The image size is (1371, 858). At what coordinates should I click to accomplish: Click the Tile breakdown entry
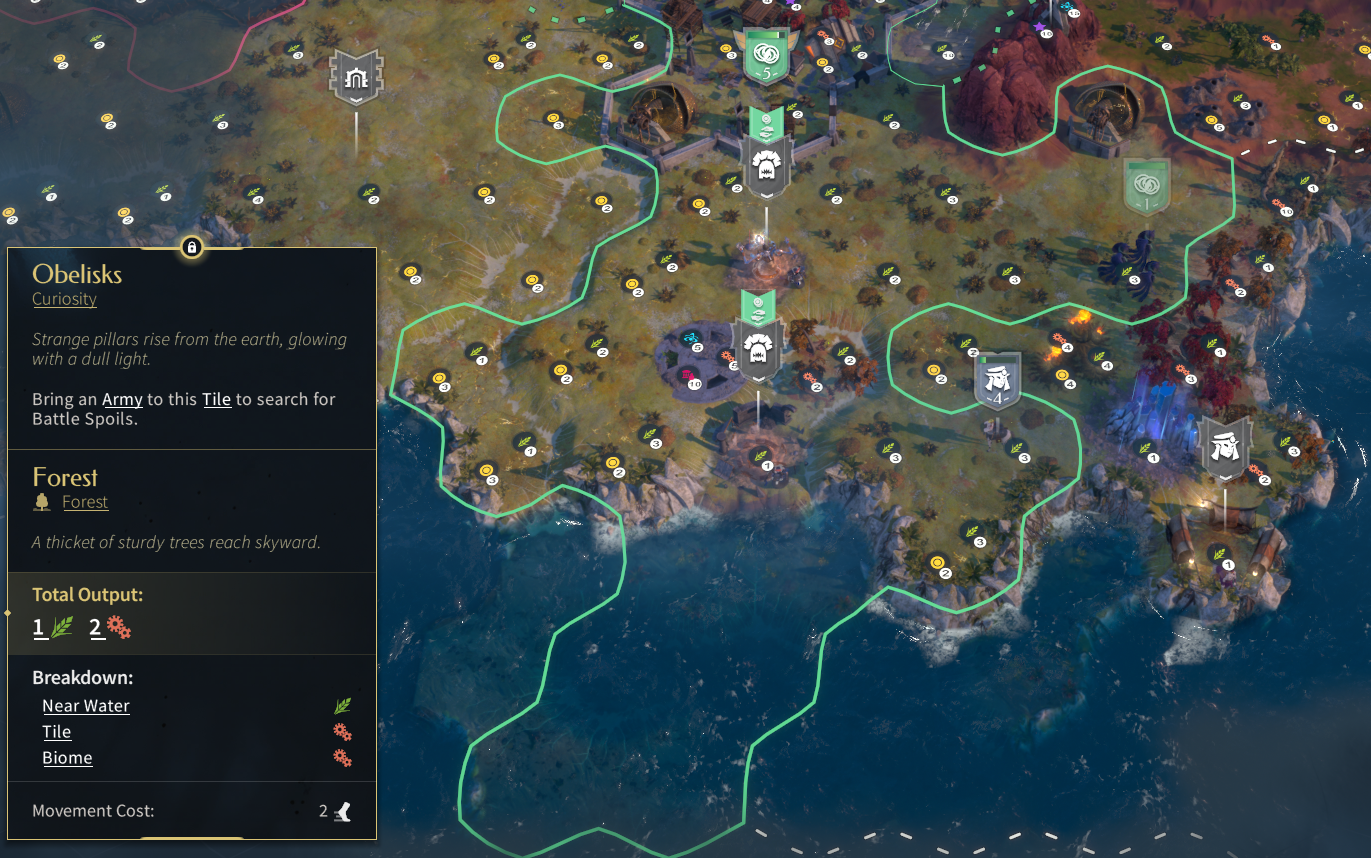56,731
